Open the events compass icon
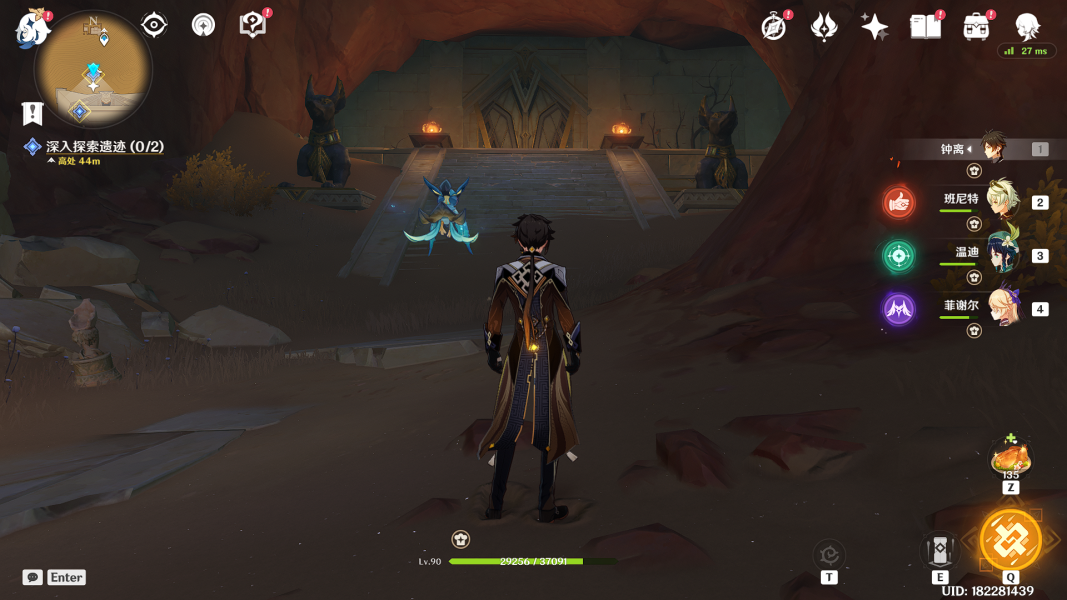The height and width of the screenshot is (600, 1067). pyautogui.click(x=774, y=27)
